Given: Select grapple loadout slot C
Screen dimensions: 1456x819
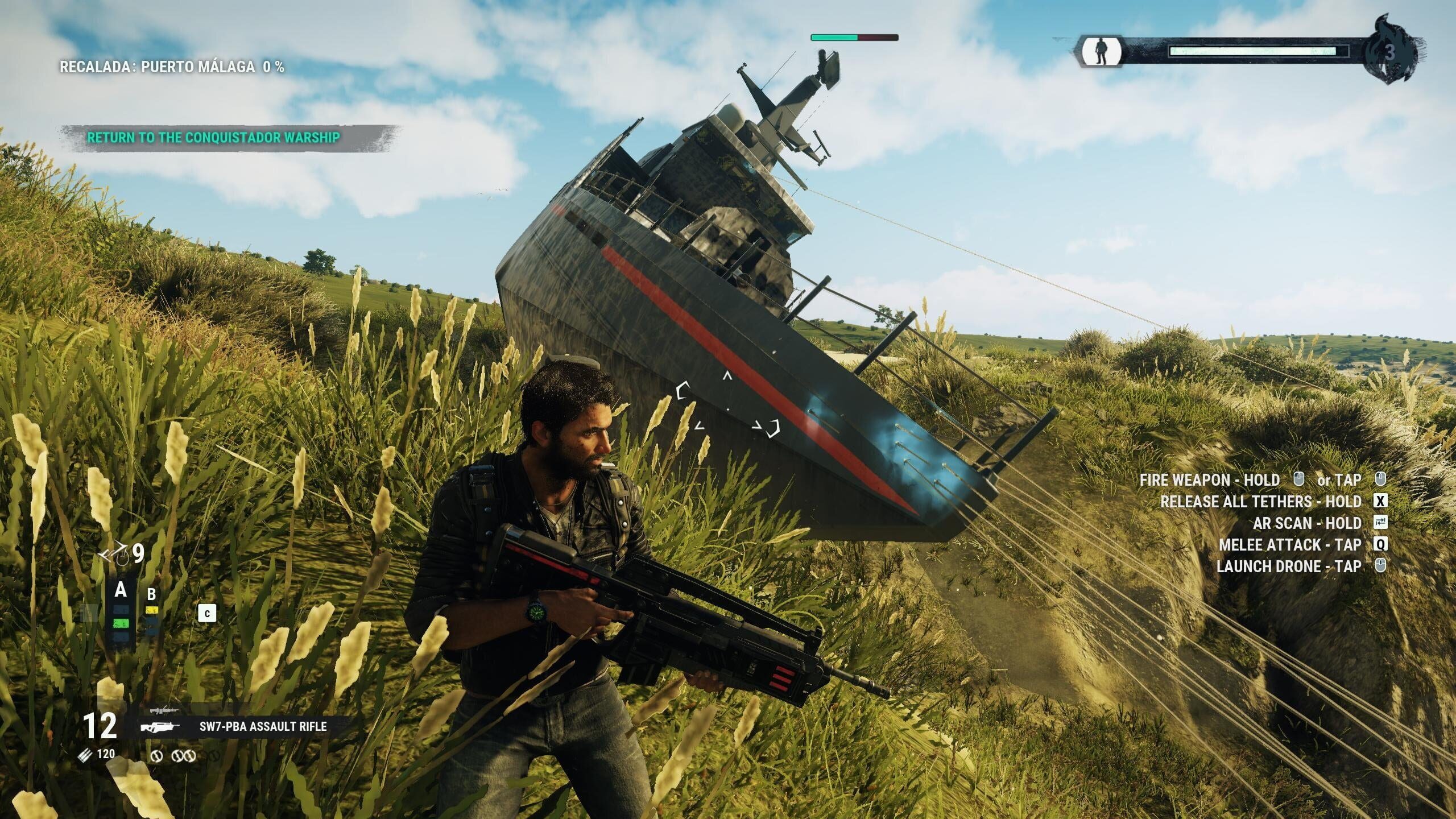Looking at the screenshot, I should (x=208, y=614).
